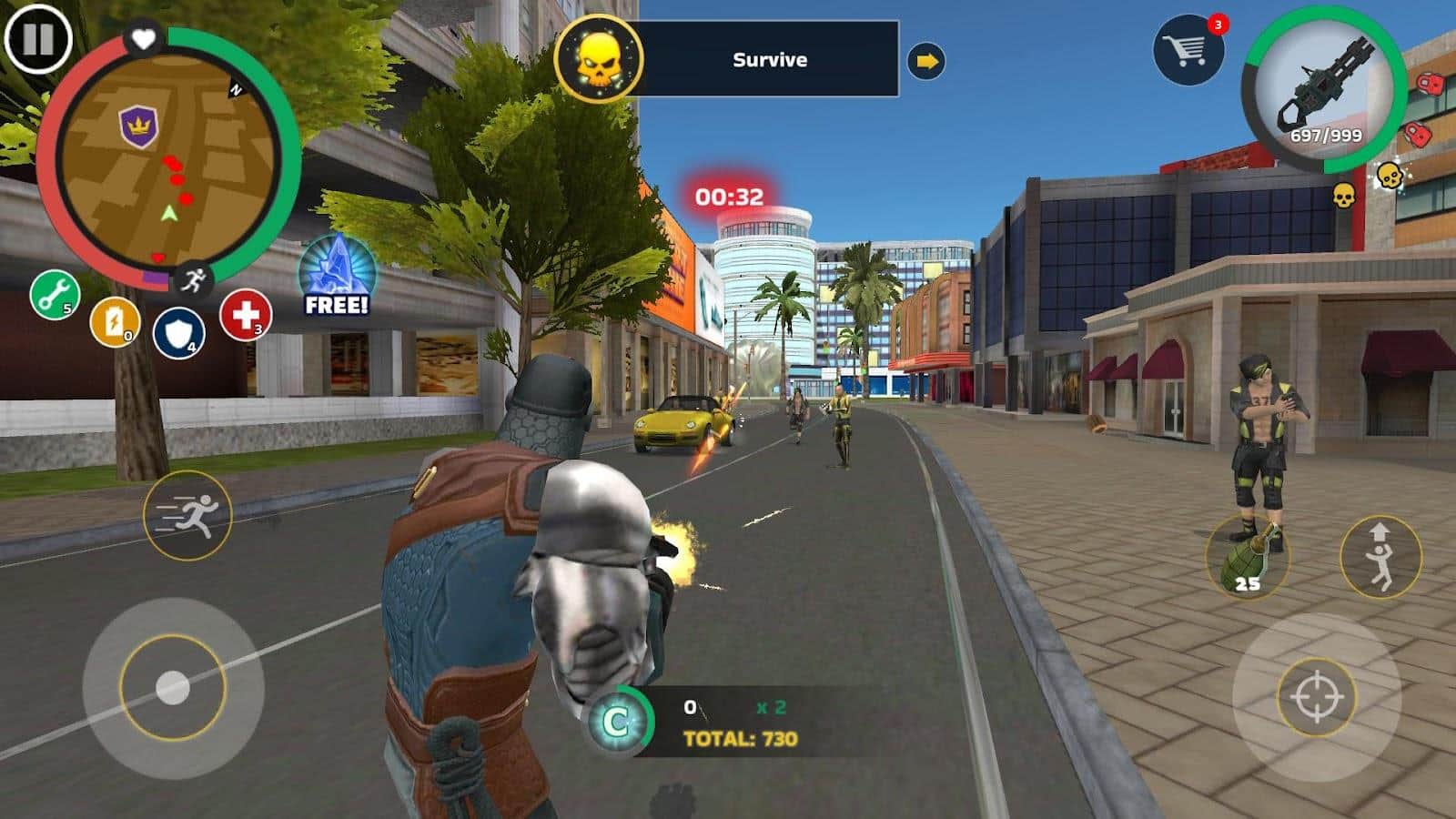Tap the green C coin combo icon

click(x=618, y=723)
